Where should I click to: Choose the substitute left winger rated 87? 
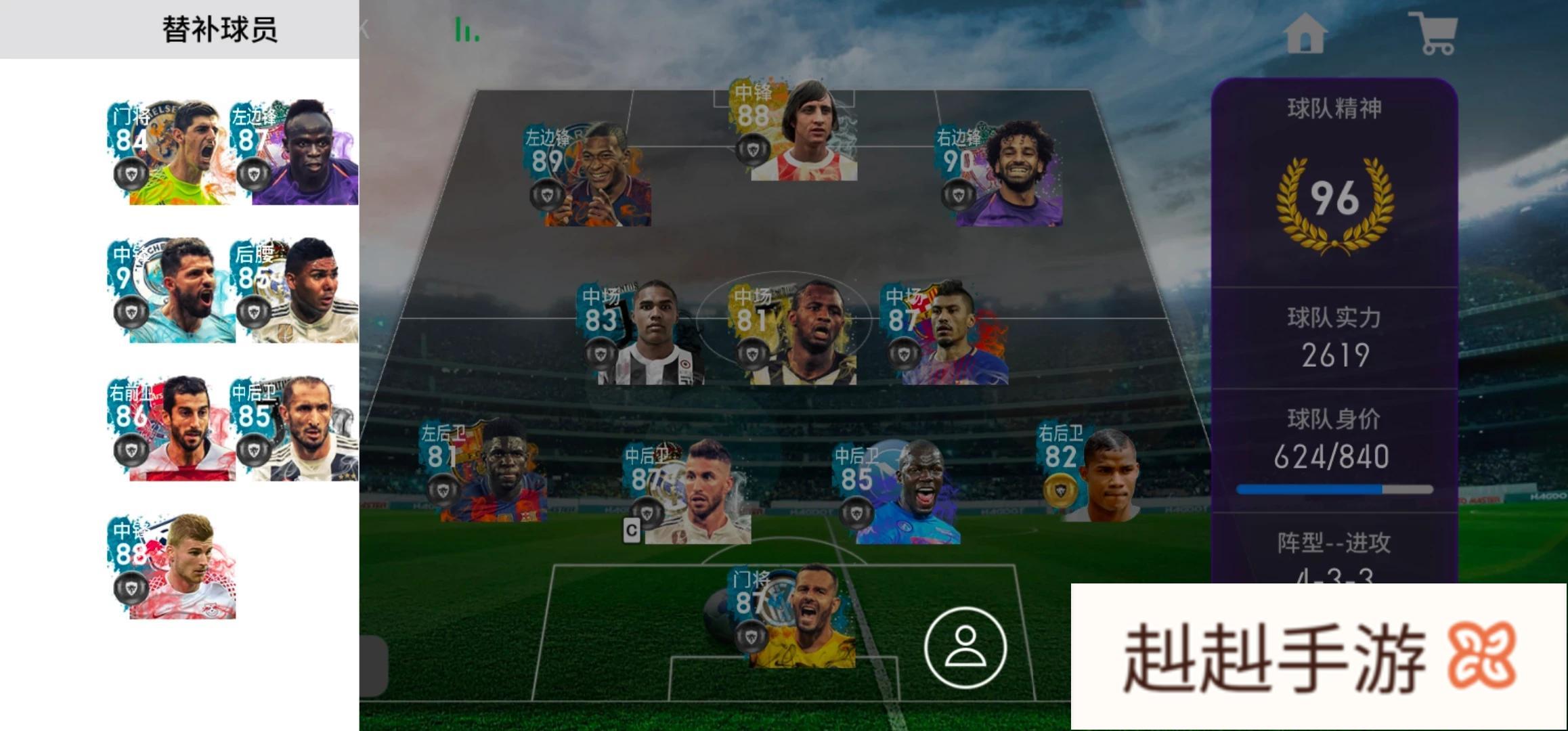pos(296,153)
